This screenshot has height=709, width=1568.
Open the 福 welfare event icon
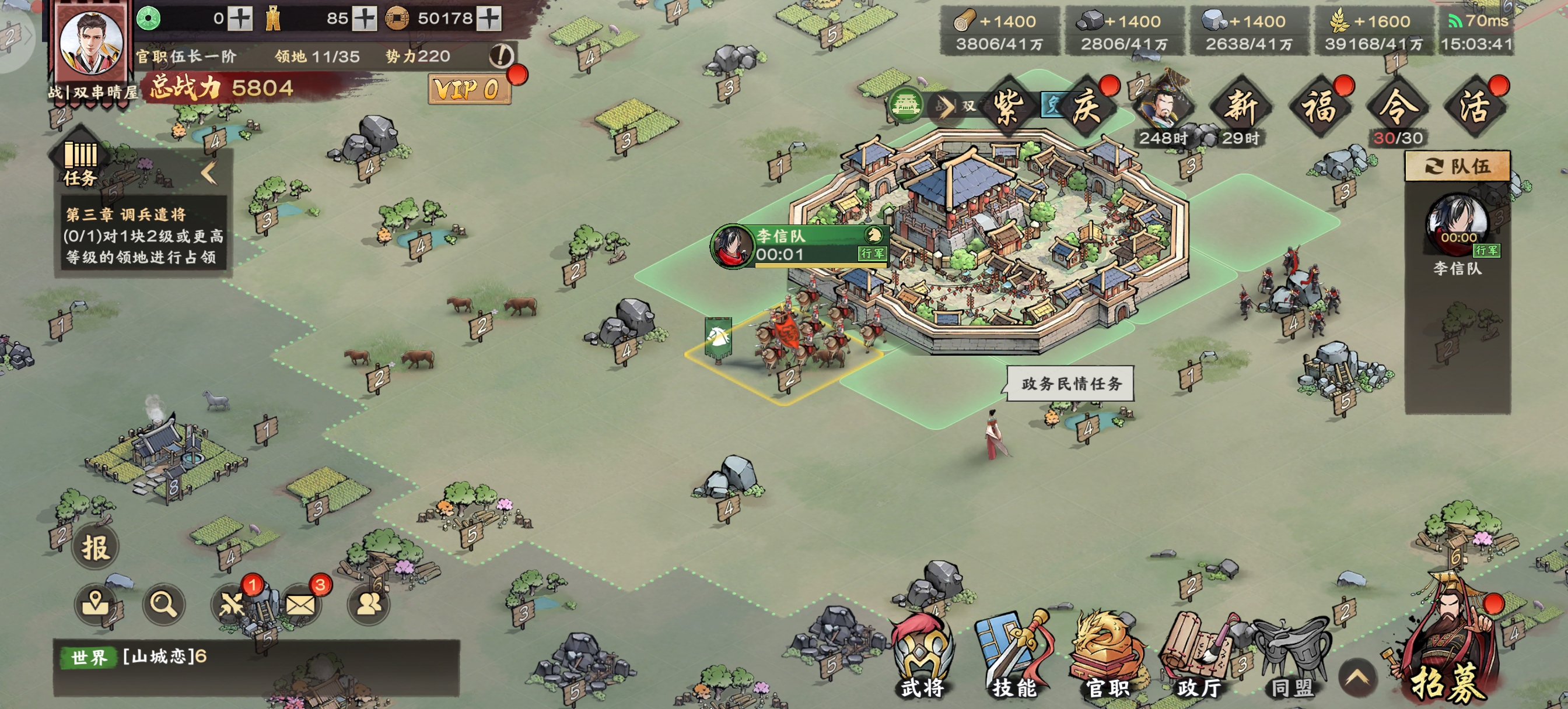(1319, 108)
